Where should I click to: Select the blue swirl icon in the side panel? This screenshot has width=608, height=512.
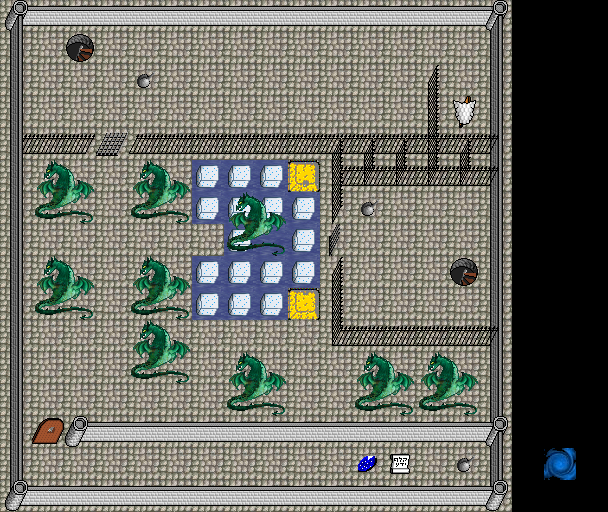(x=560, y=464)
